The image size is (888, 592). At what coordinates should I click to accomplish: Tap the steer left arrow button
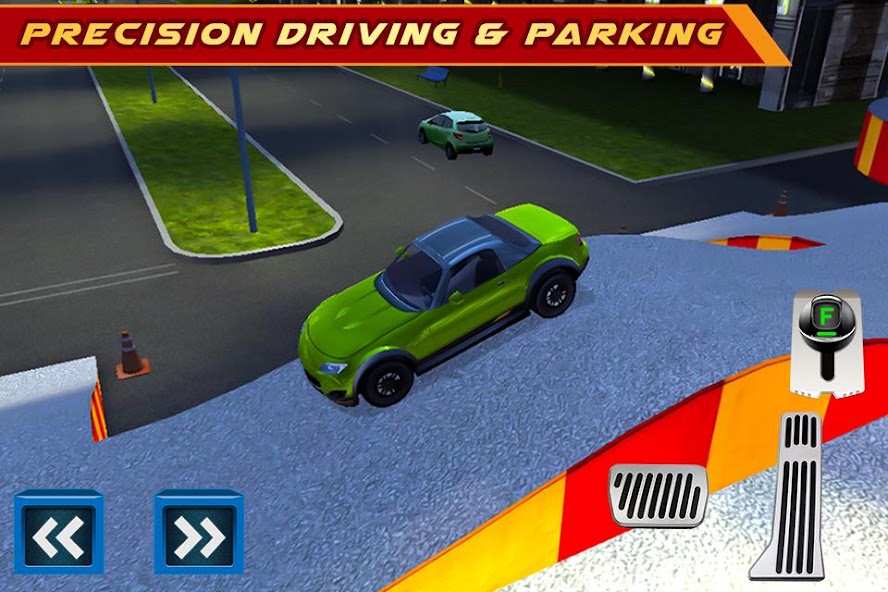pos(58,531)
